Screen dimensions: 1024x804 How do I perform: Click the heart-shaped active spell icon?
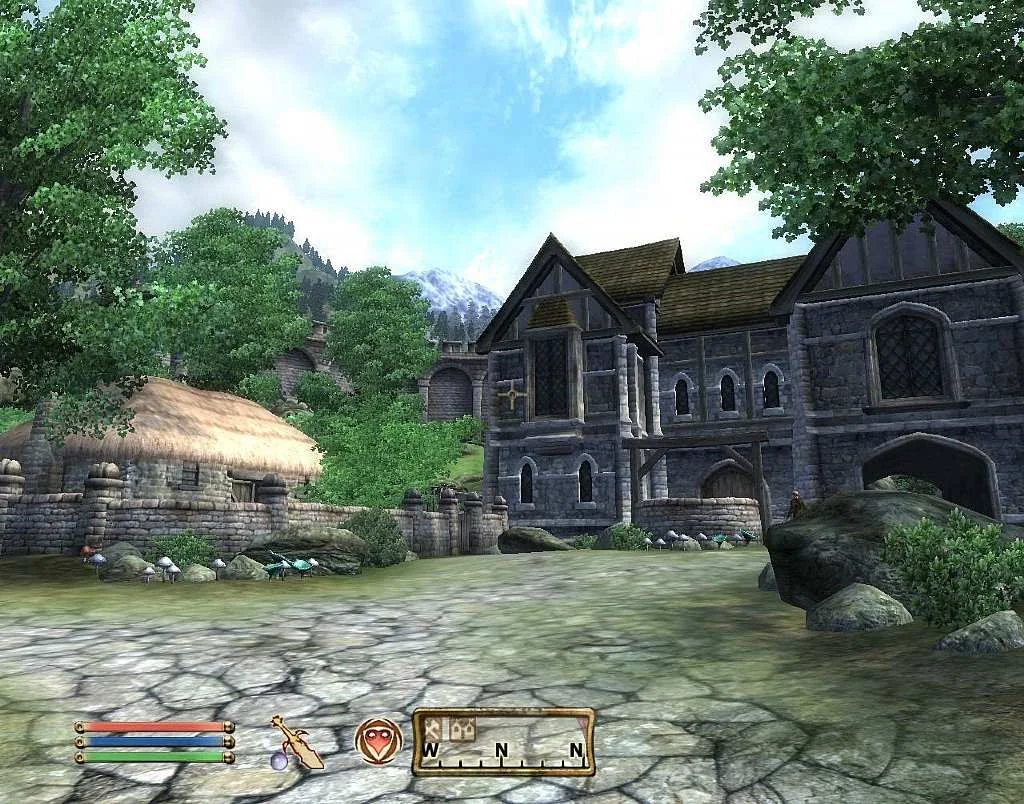[x=378, y=741]
